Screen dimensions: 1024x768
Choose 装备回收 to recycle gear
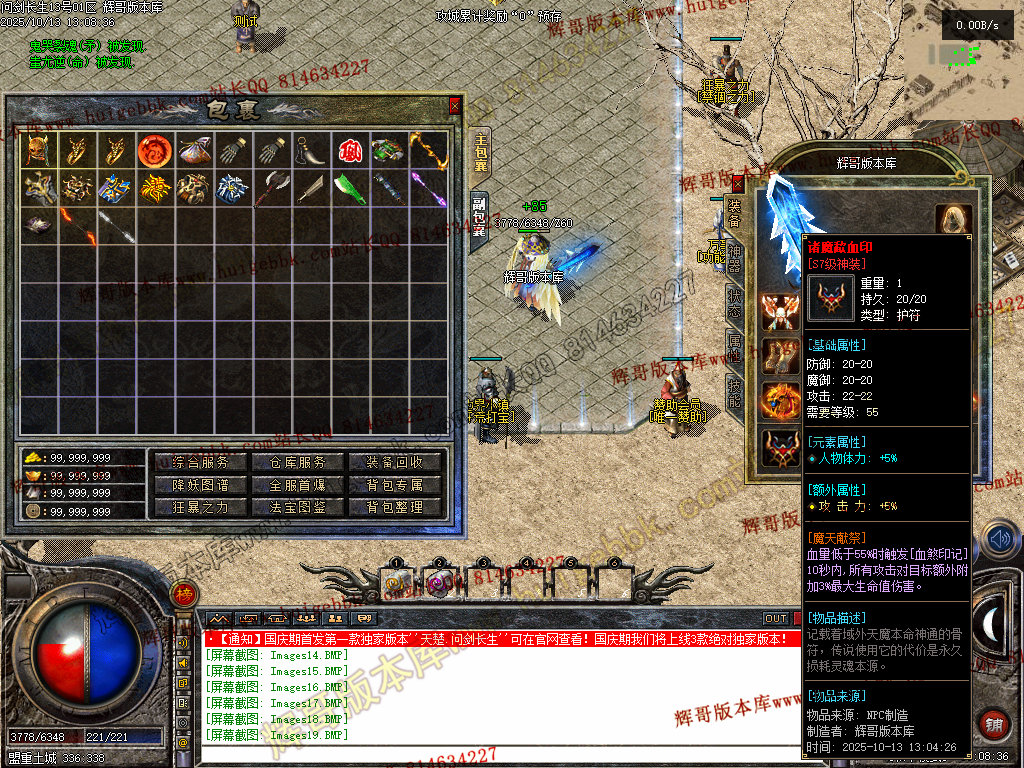[x=395, y=462]
